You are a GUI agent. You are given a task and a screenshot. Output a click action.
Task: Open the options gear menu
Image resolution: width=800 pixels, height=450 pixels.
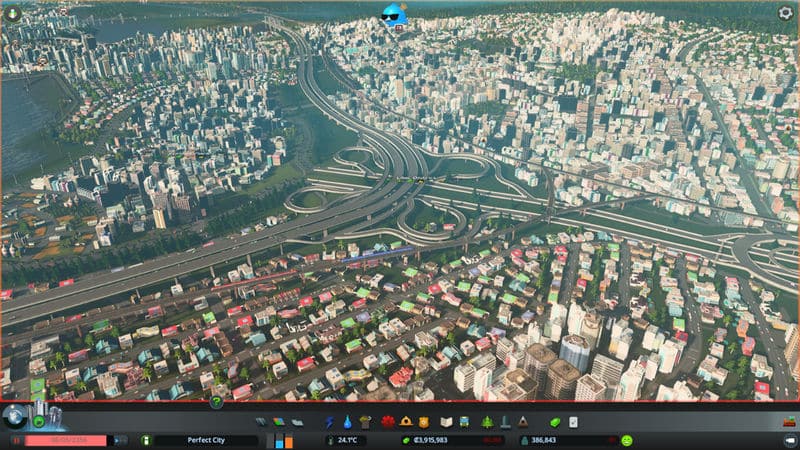785,13
